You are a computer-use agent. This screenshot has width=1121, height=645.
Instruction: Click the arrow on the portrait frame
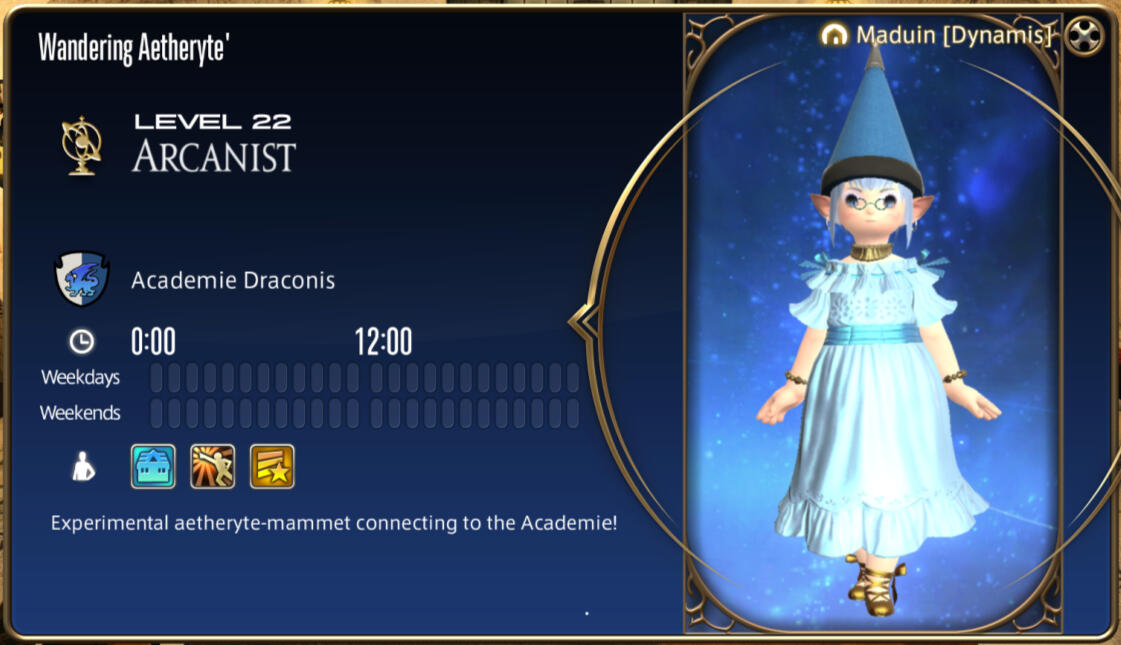click(581, 322)
